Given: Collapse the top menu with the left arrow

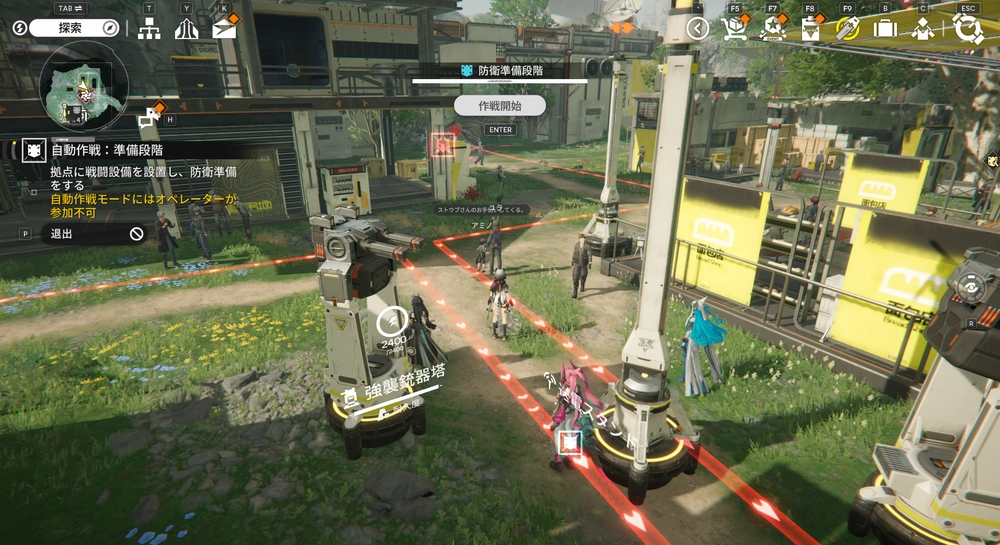Looking at the screenshot, I should 697,29.
